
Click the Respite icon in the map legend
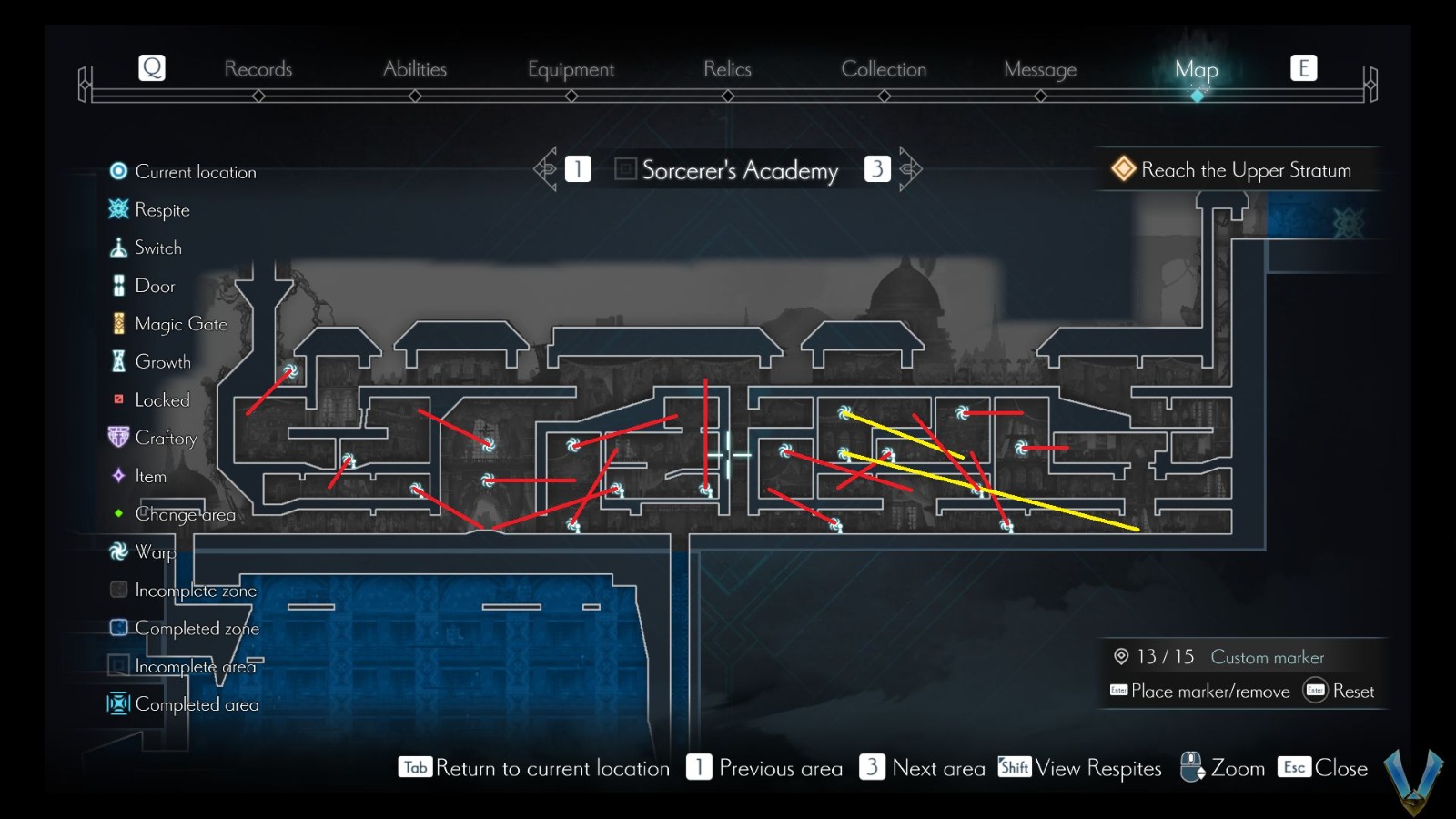click(117, 209)
